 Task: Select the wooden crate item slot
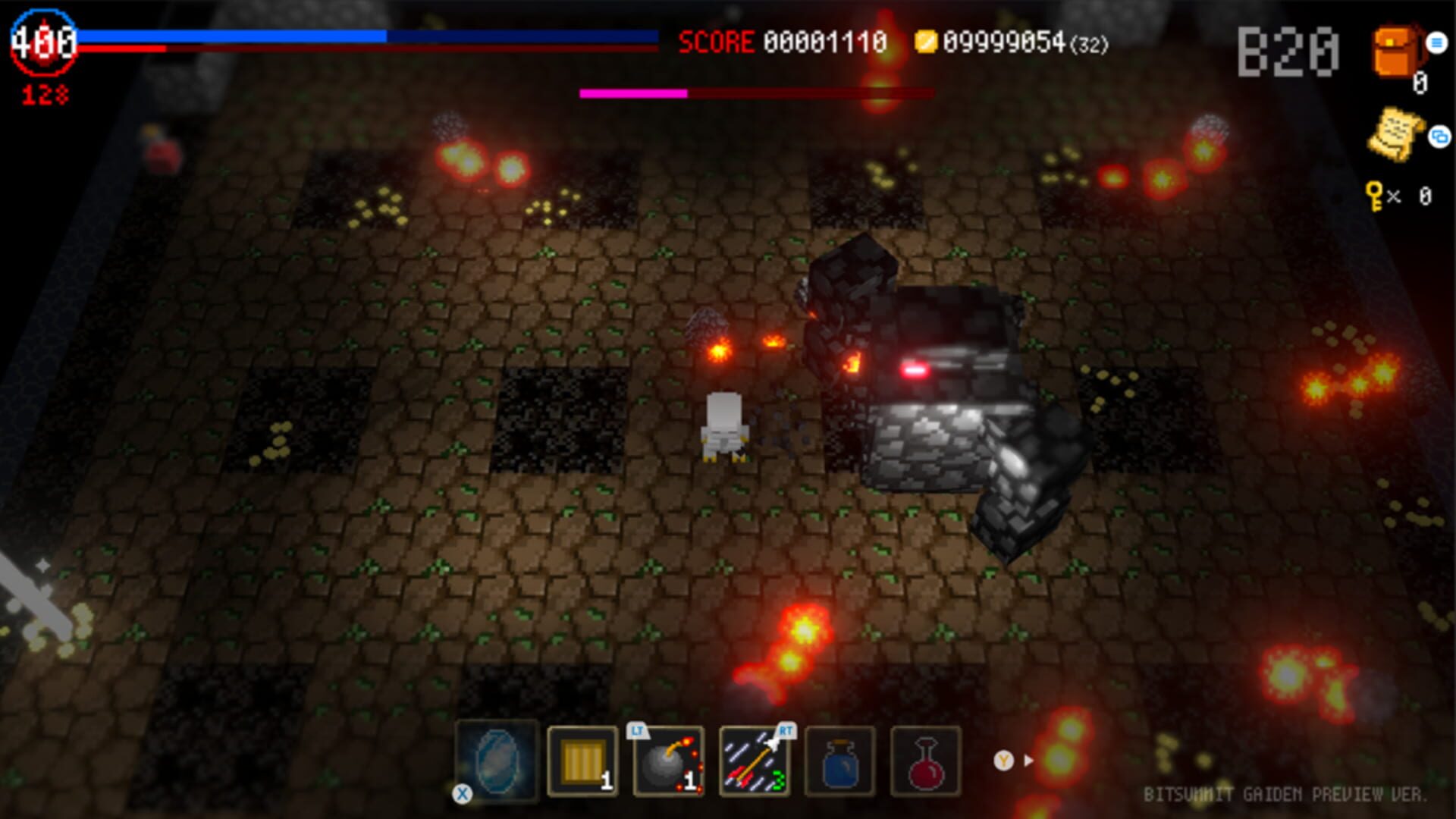coord(582,761)
